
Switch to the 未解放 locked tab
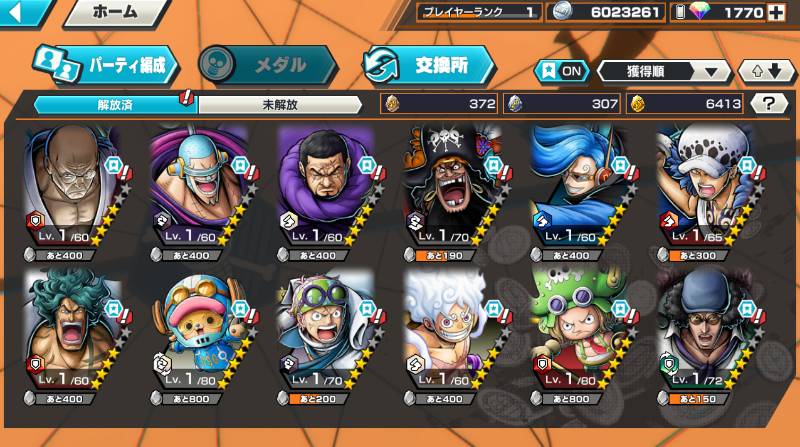[x=281, y=103]
